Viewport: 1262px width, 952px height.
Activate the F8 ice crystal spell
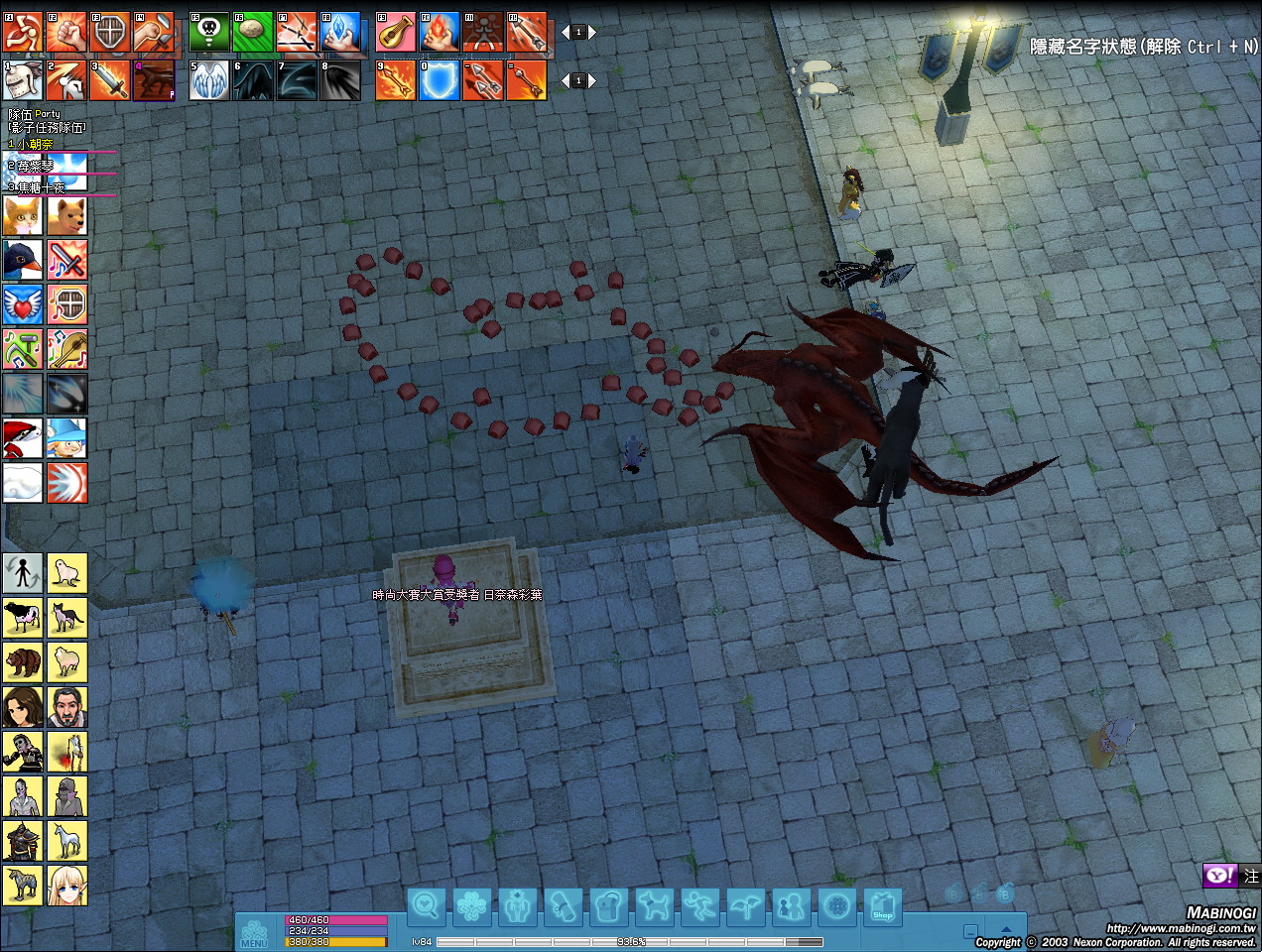[x=340, y=33]
